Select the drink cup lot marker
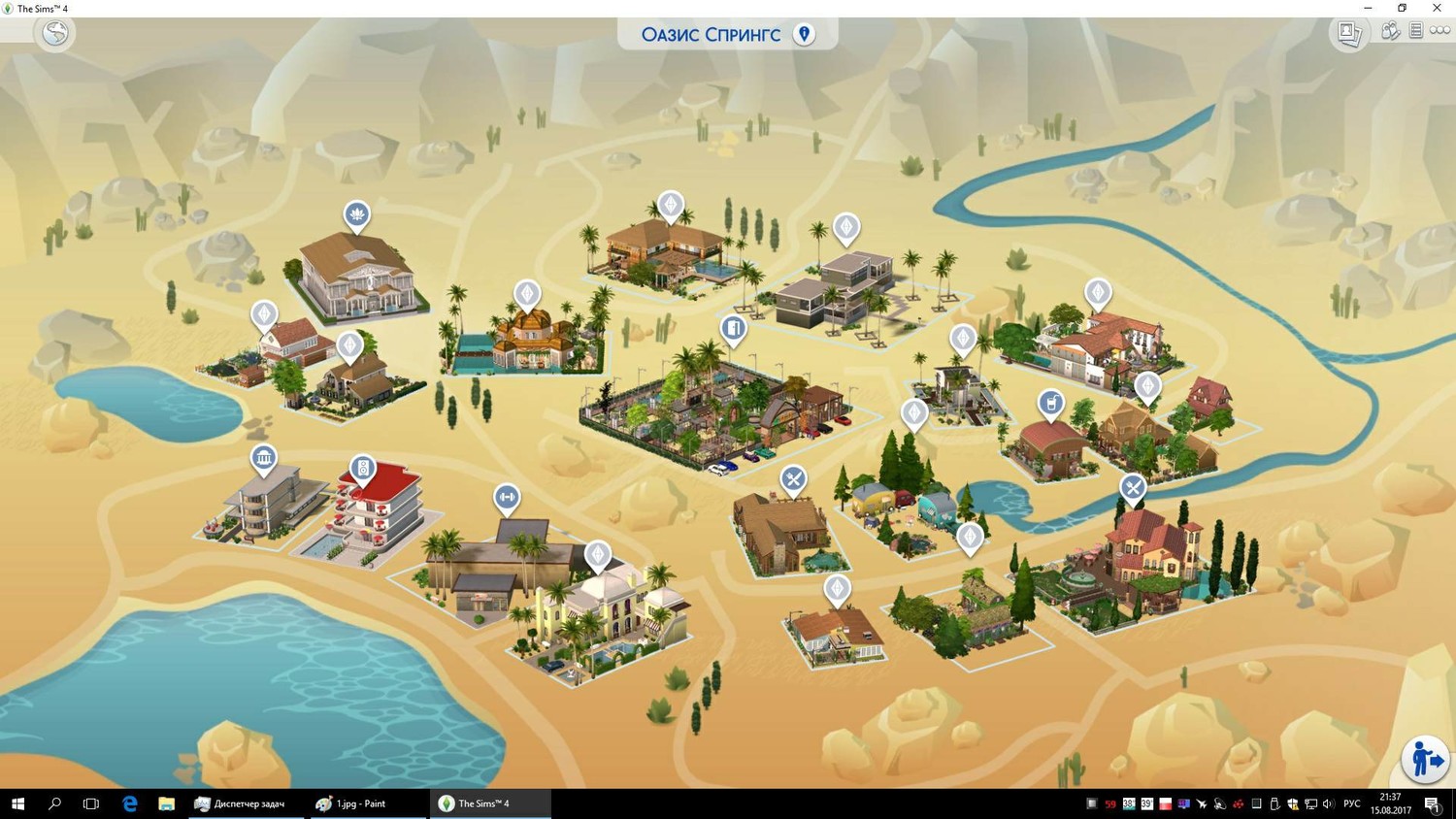Image resolution: width=1456 pixels, height=819 pixels. (1050, 403)
